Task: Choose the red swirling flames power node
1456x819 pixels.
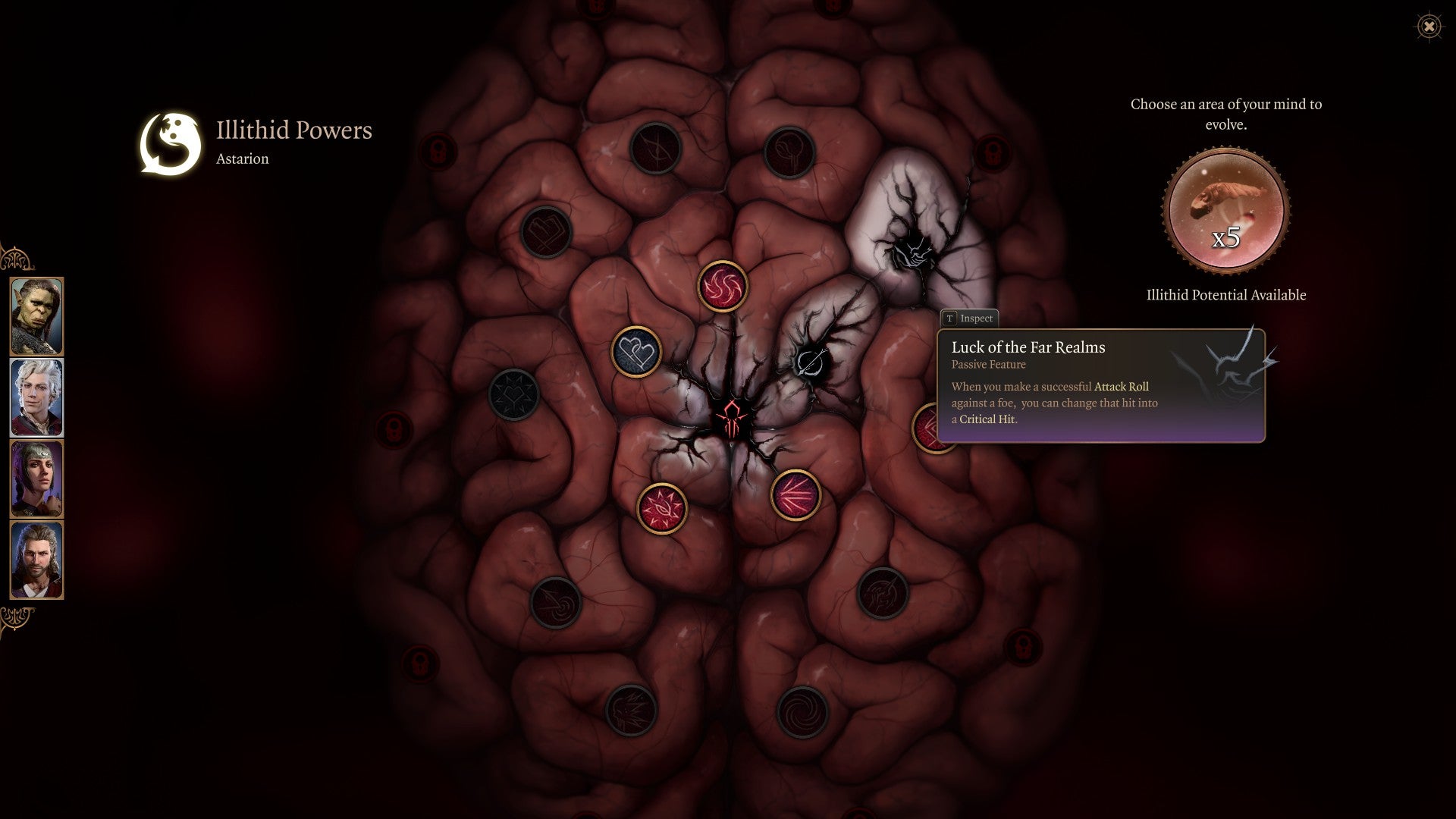Action: tap(723, 287)
